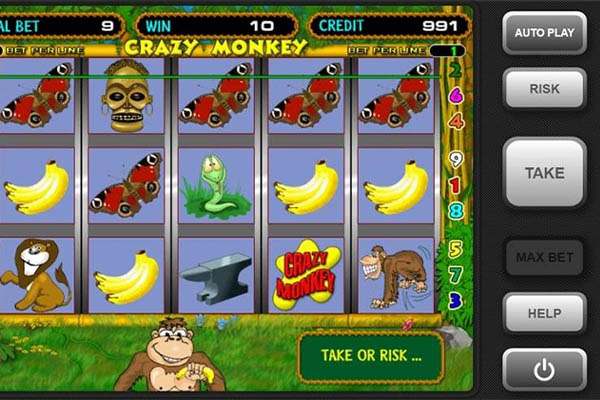Image resolution: width=600 pixels, height=400 pixels.
Task: Take the current winnings
Action: tap(544, 173)
